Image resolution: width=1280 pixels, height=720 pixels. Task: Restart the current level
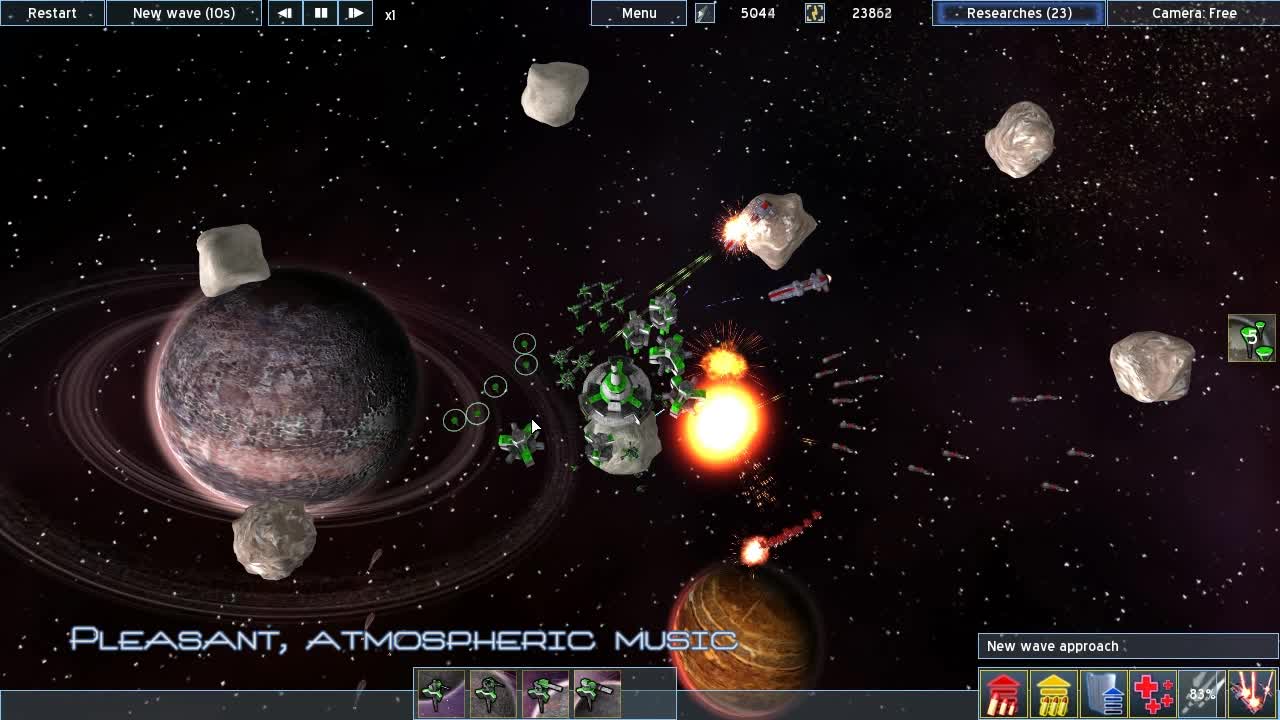(x=52, y=13)
